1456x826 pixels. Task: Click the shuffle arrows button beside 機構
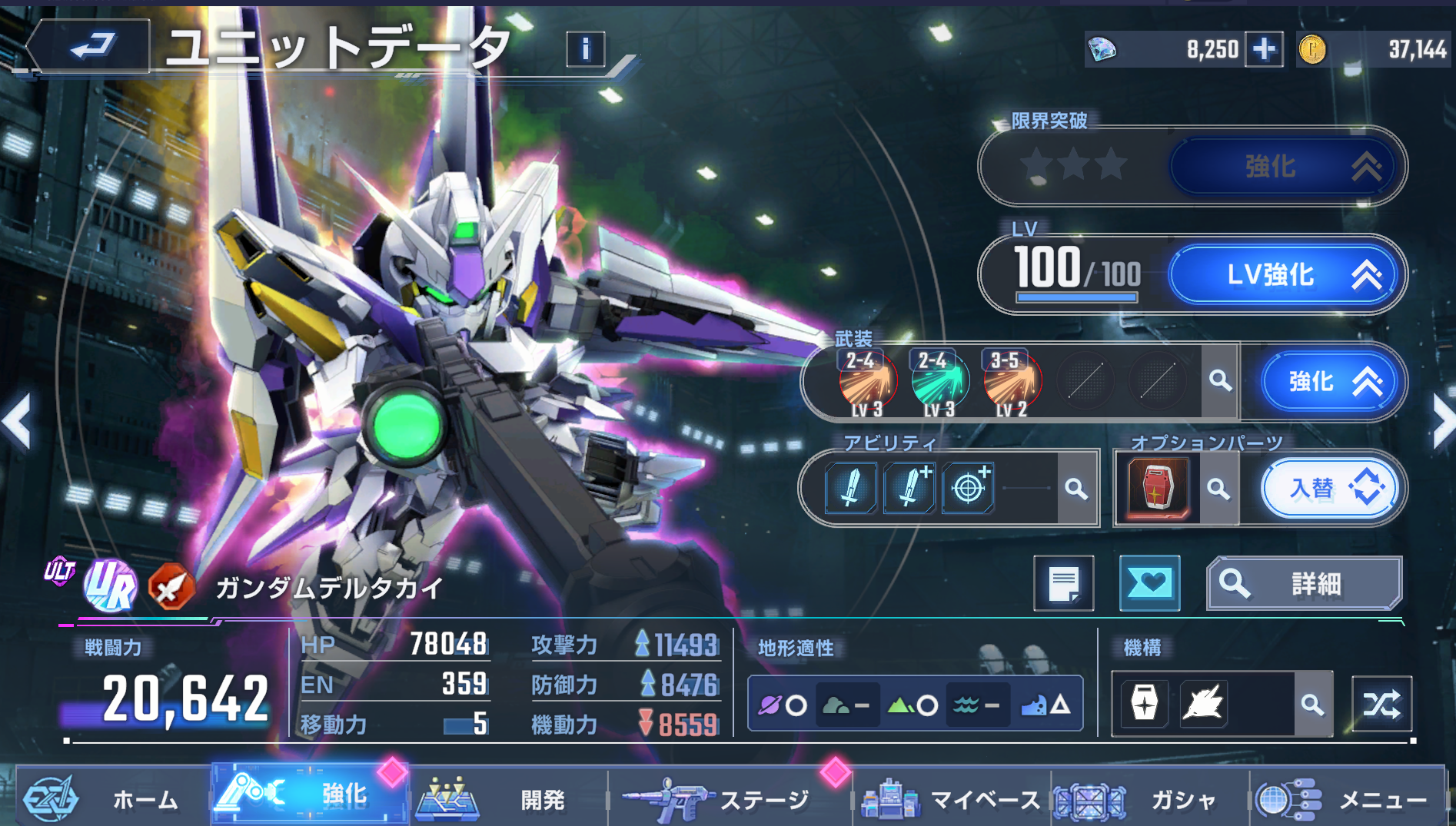tap(1381, 704)
